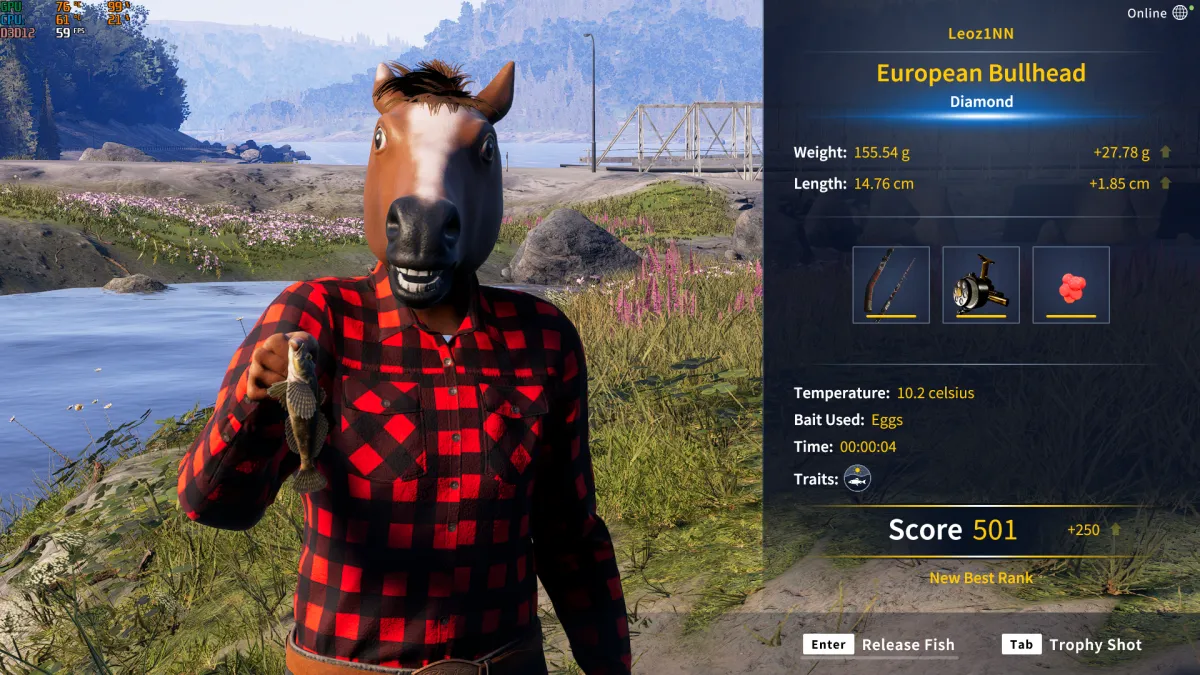Select the fishing reel equipment slot
Screen dimensions: 1200x675
[x=981, y=285]
